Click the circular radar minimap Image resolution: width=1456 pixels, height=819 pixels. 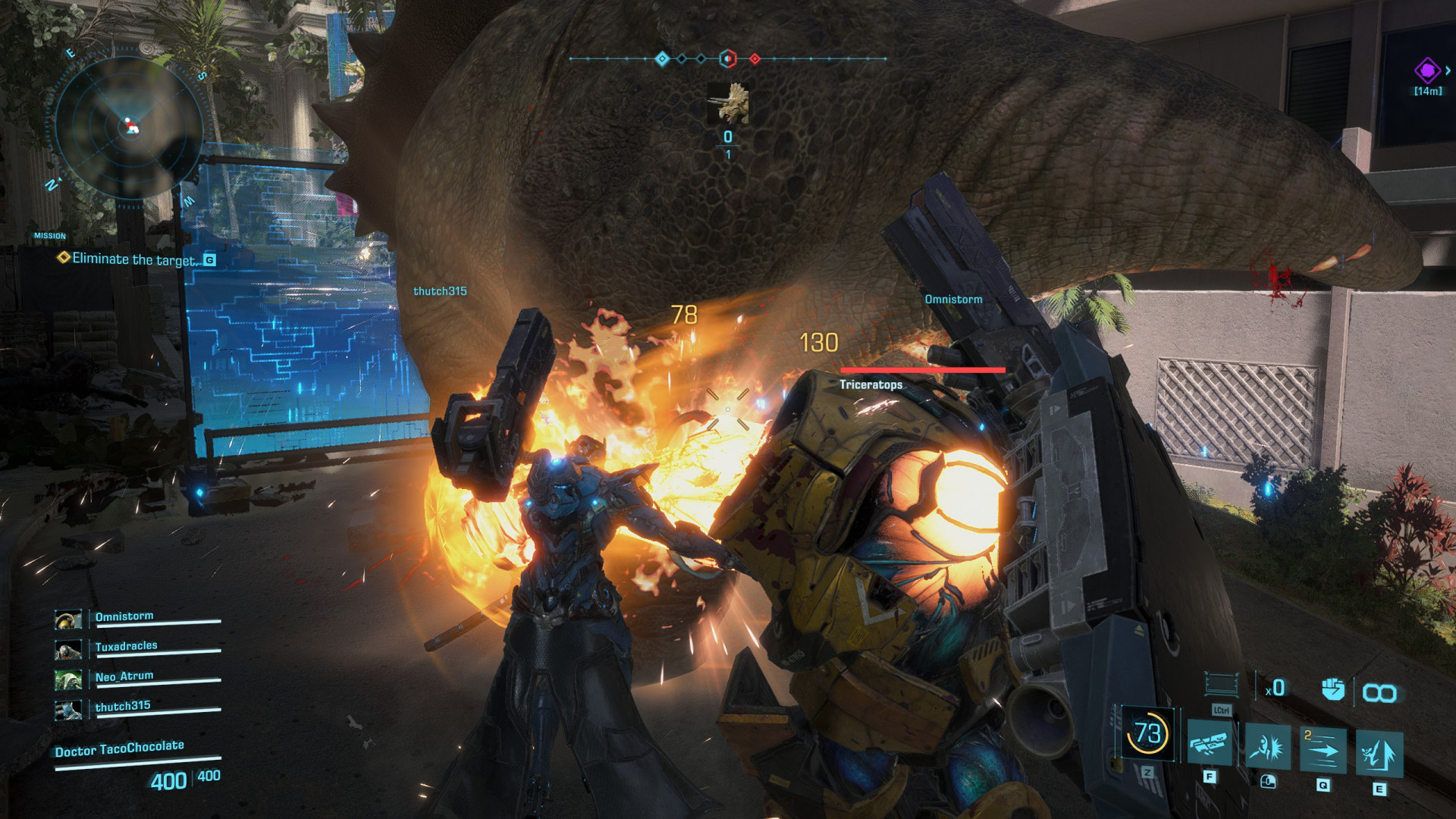click(x=129, y=127)
